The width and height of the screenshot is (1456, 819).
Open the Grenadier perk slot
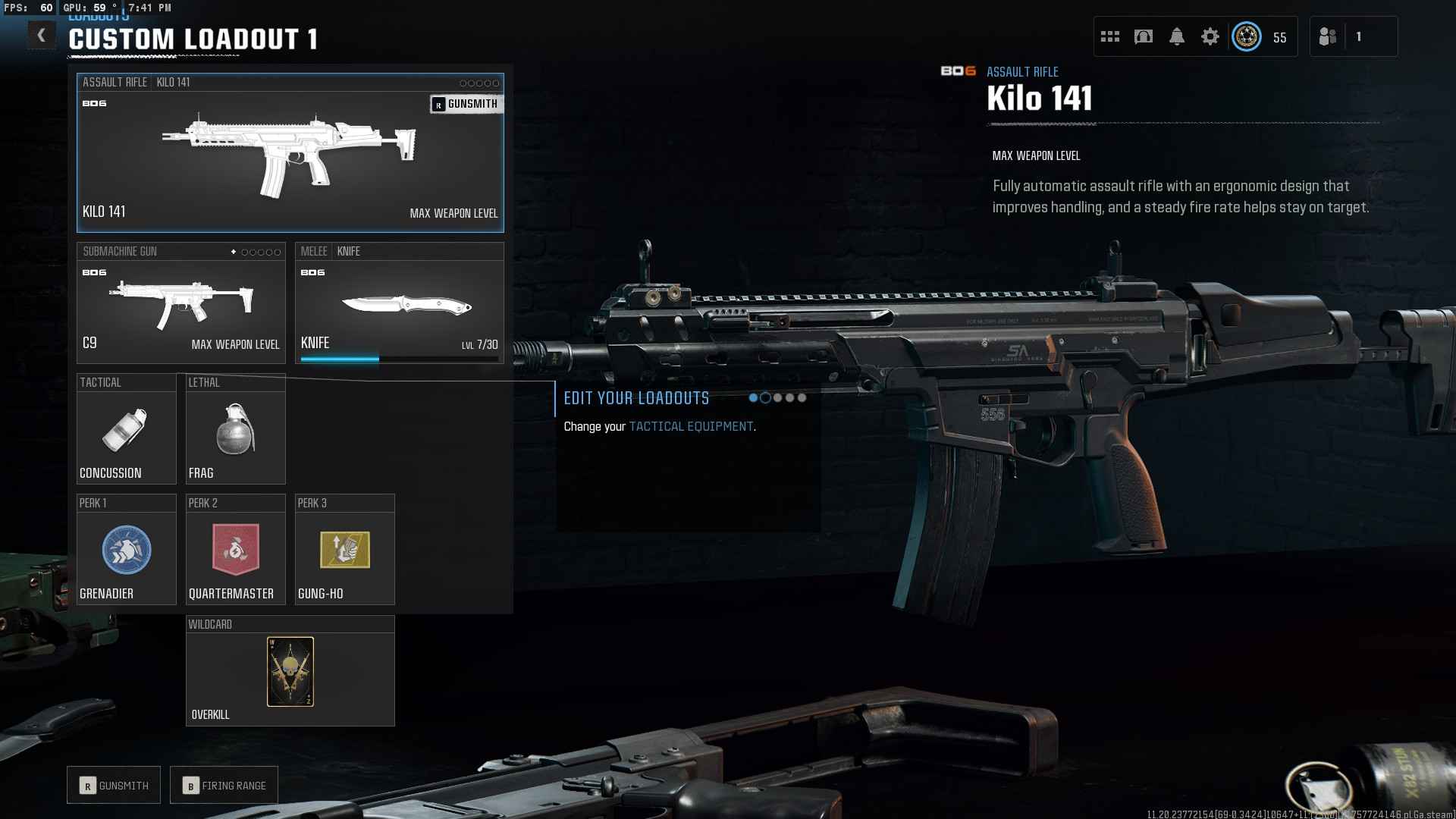(126, 551)
